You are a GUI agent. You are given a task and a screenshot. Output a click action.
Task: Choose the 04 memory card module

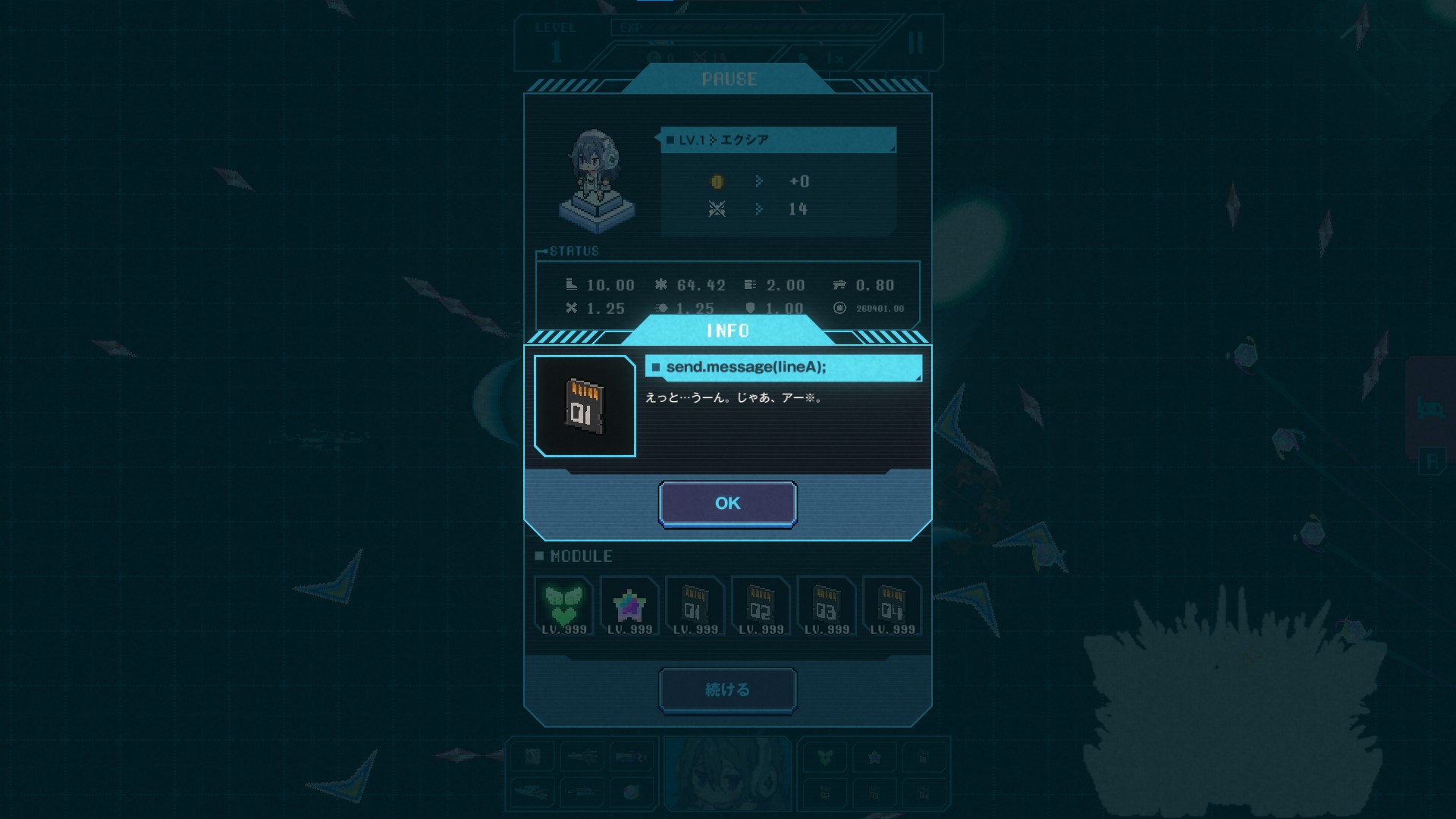892,605
